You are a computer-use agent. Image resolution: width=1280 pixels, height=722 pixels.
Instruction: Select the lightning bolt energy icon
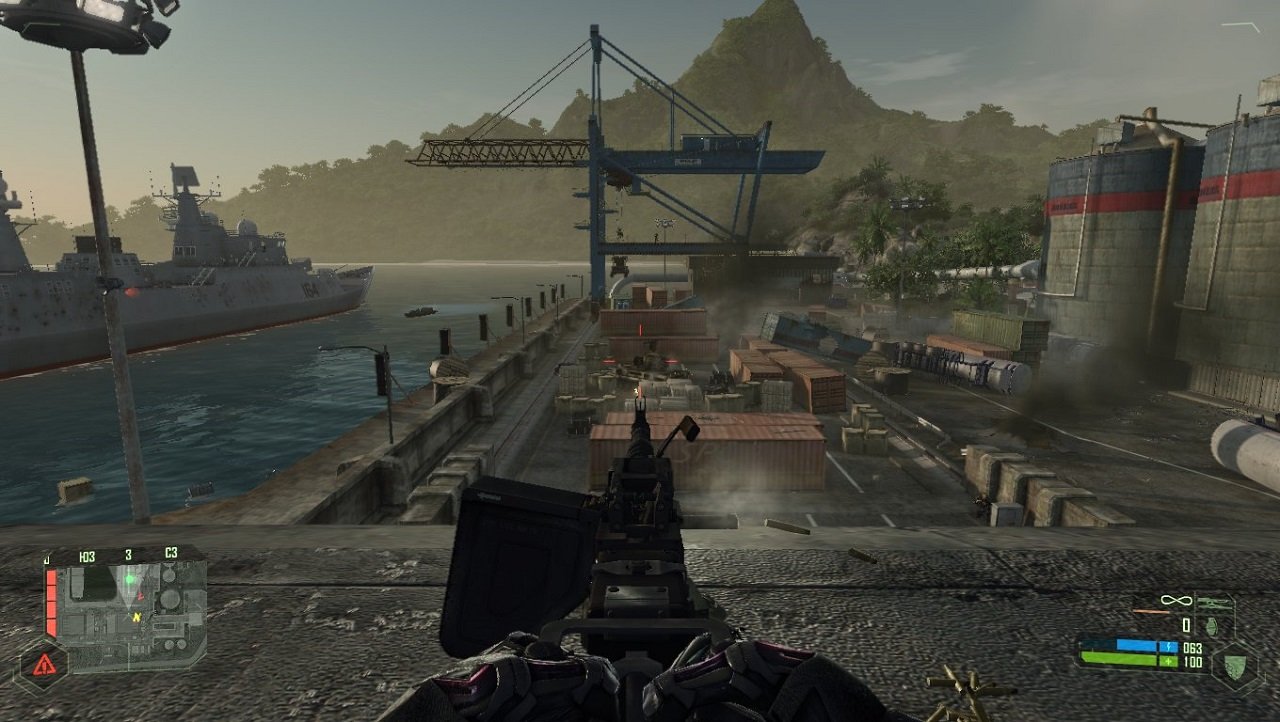[1168, 646]
